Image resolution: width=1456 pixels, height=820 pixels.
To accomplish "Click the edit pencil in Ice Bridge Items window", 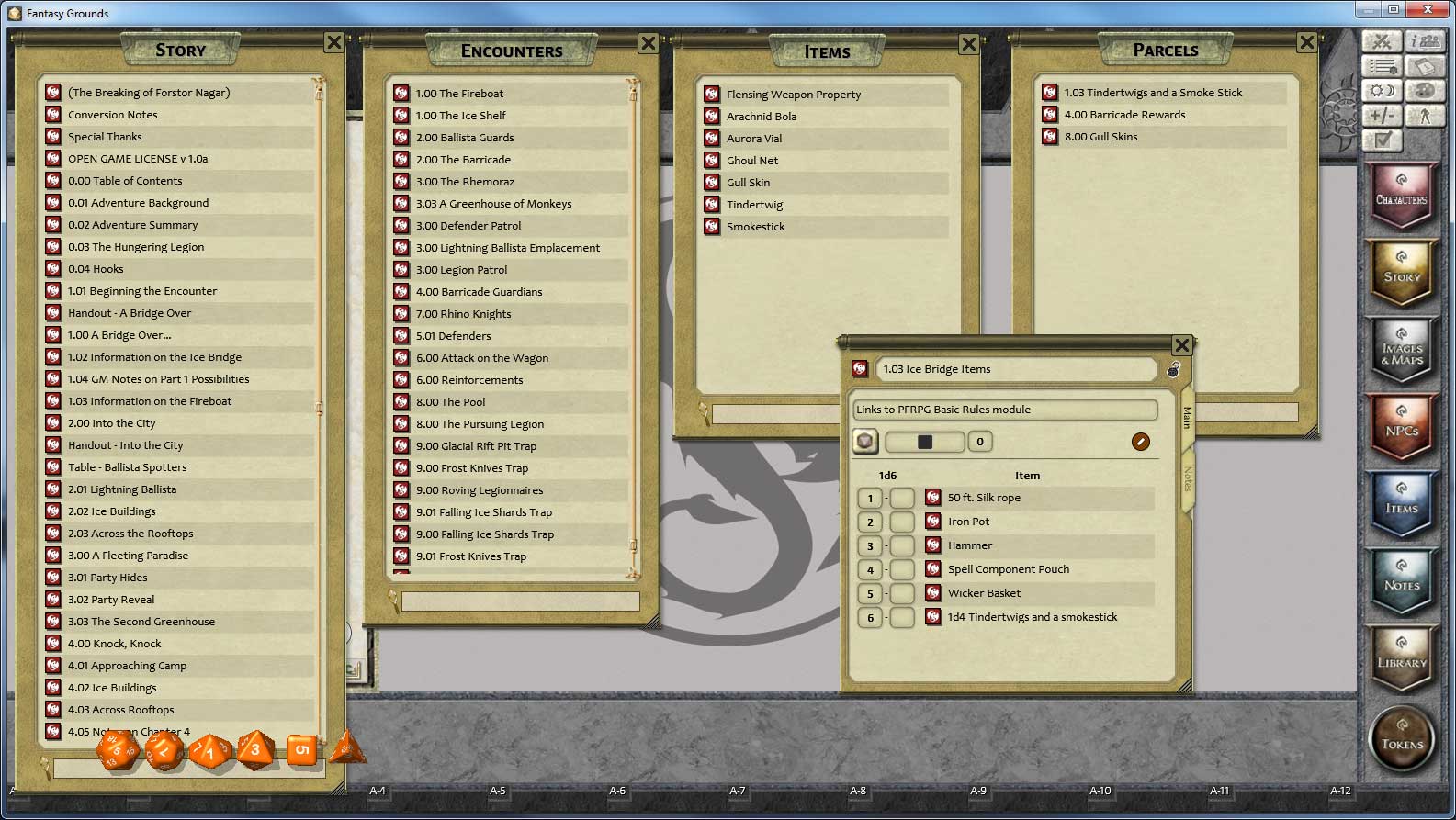I will 1140,442.
